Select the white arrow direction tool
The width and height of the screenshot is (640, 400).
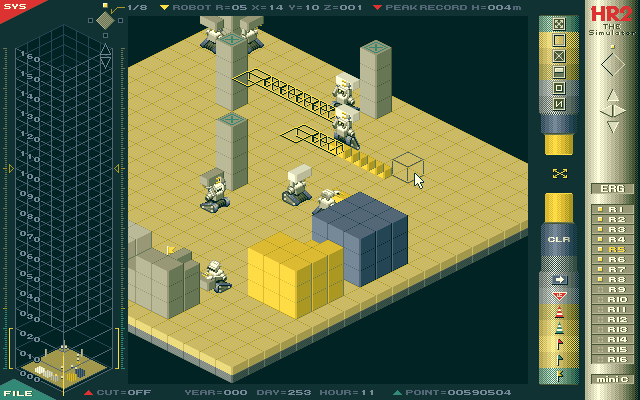559,280
